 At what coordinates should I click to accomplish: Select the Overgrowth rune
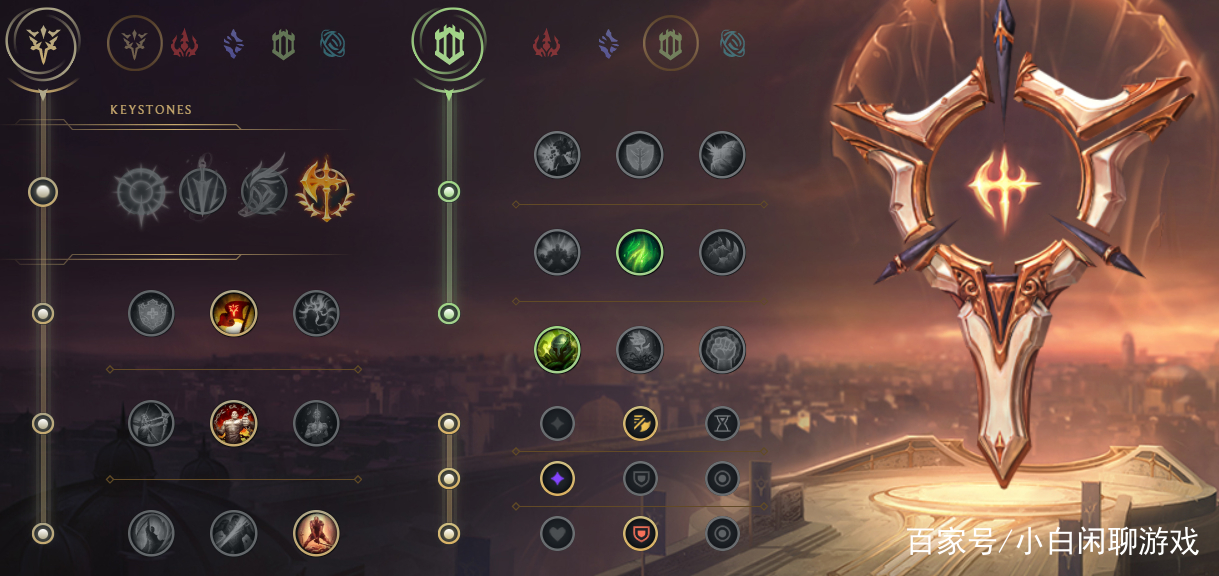click(557, 350)
